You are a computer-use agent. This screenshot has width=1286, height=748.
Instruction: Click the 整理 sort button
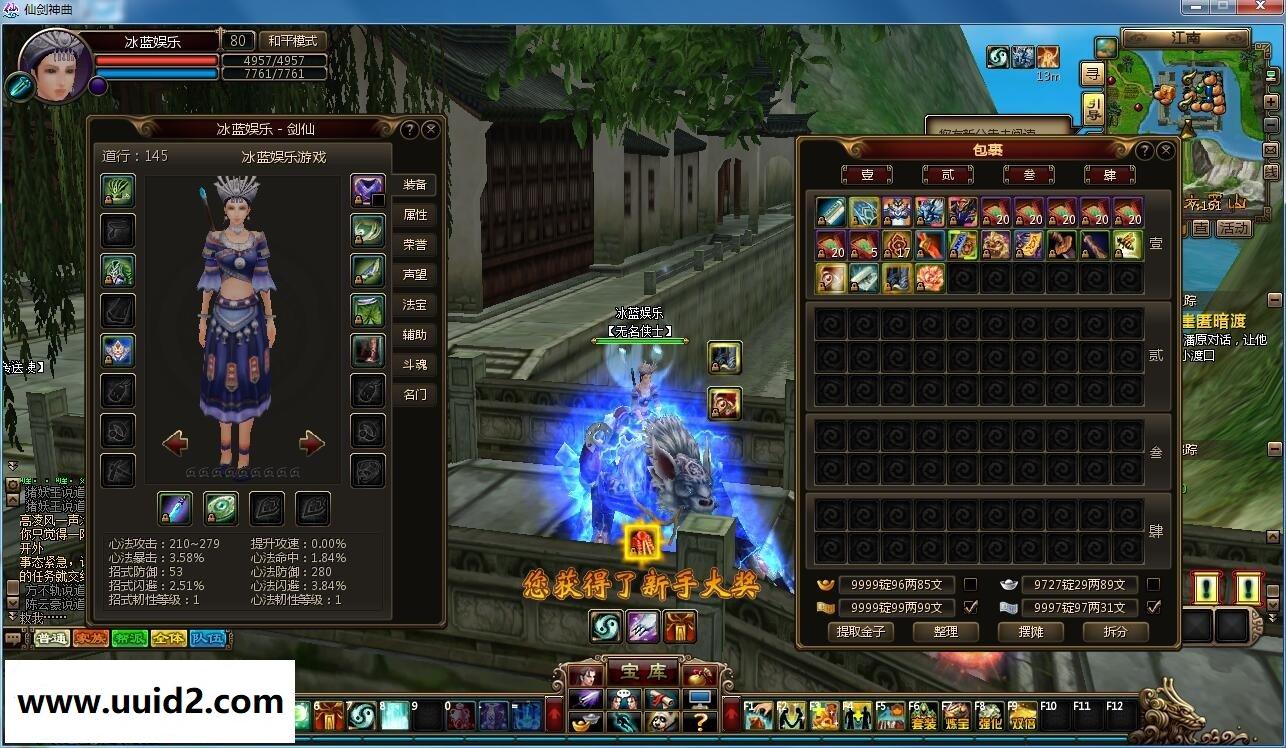[x=945, y=632]
